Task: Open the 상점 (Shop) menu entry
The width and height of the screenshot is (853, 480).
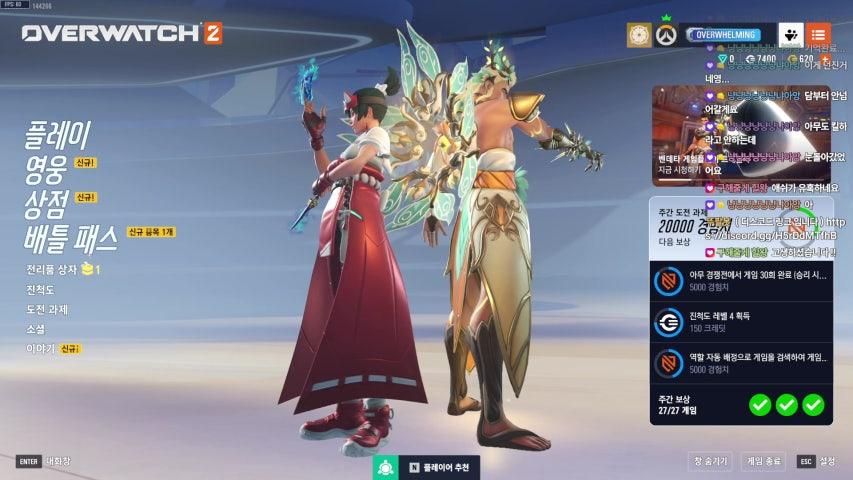Action: point(46,203)
